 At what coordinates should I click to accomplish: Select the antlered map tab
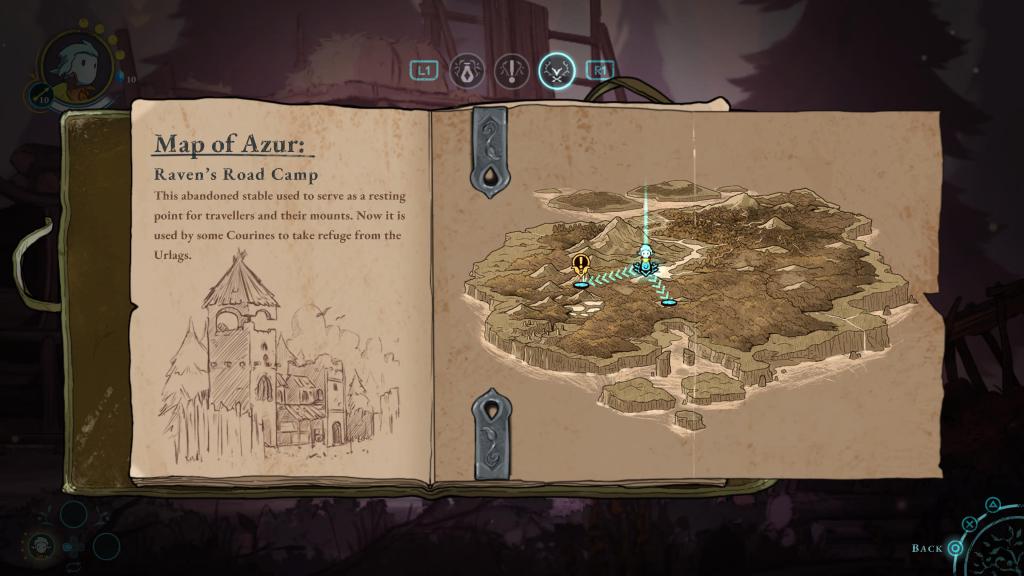[x=556, y=70]
